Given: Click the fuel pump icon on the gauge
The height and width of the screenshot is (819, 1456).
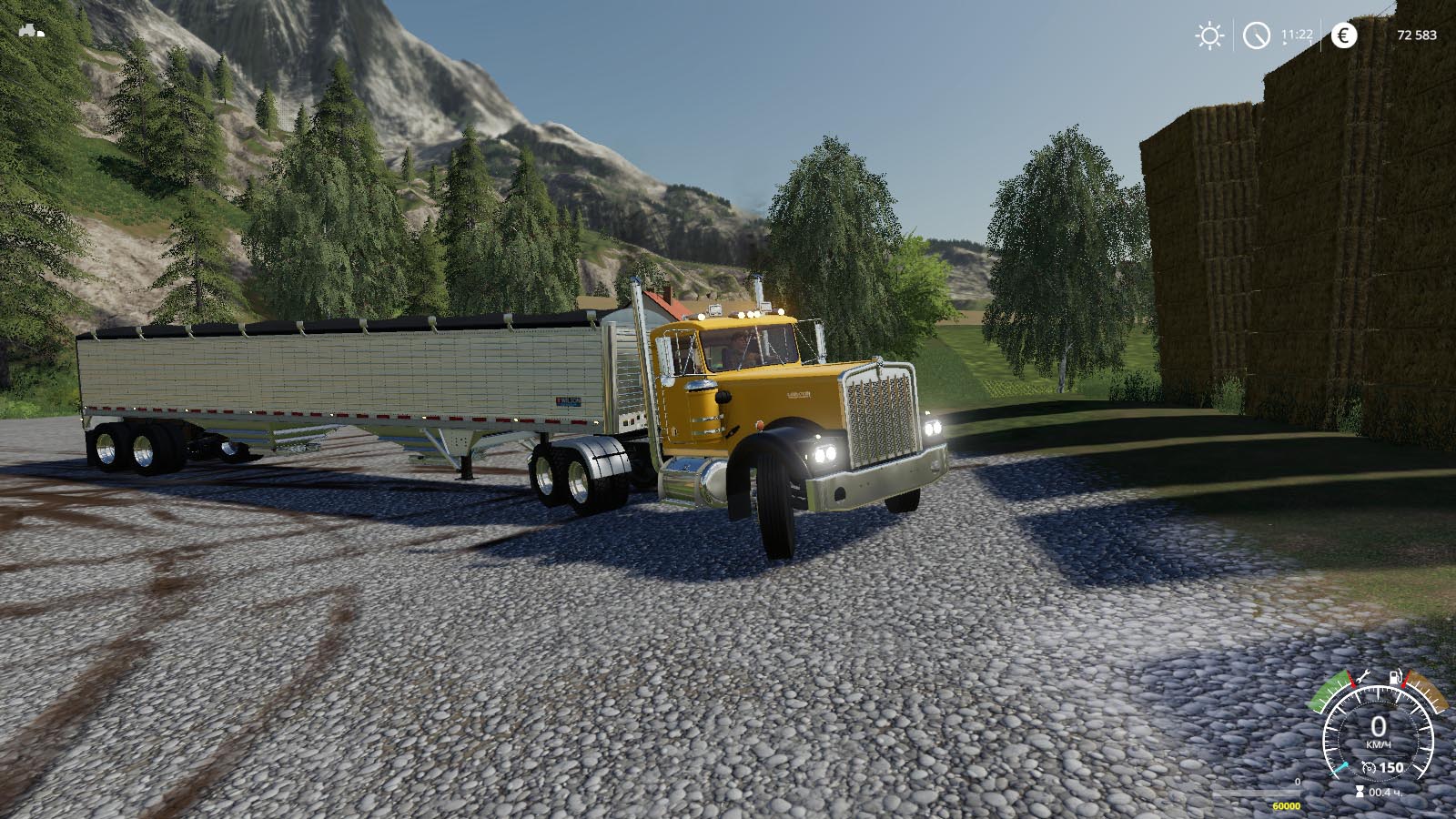Looking at the screenshot, I should [x=1393, y=678].
